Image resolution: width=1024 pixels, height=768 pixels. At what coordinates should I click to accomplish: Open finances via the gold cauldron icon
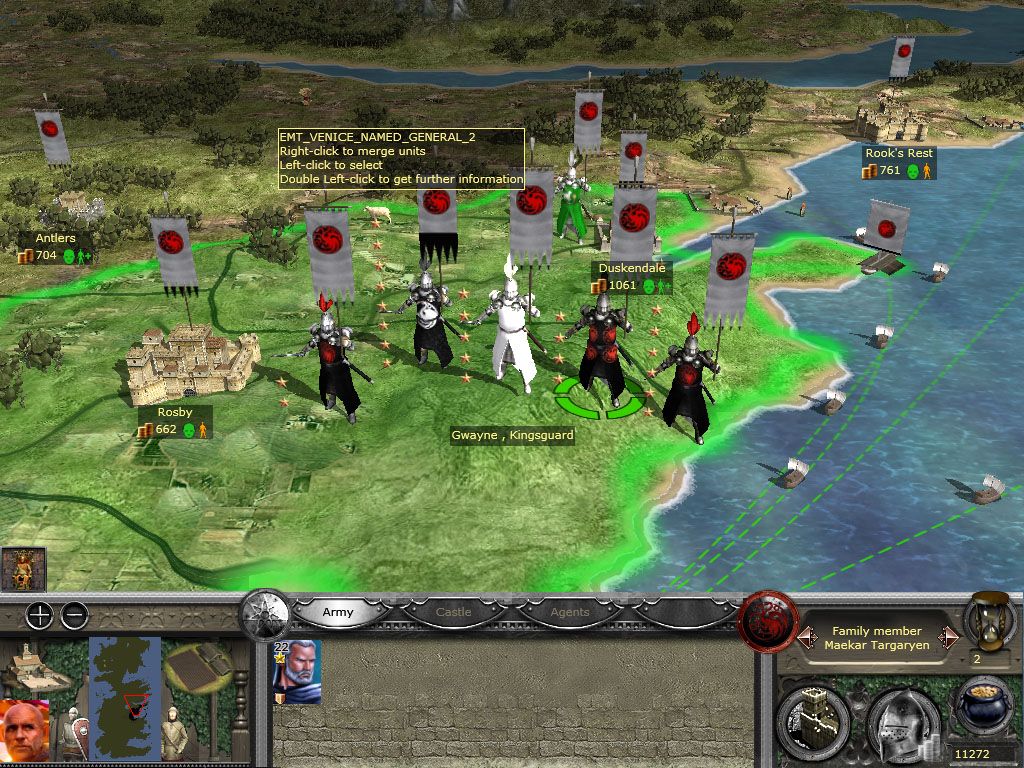tap(983, 708)
